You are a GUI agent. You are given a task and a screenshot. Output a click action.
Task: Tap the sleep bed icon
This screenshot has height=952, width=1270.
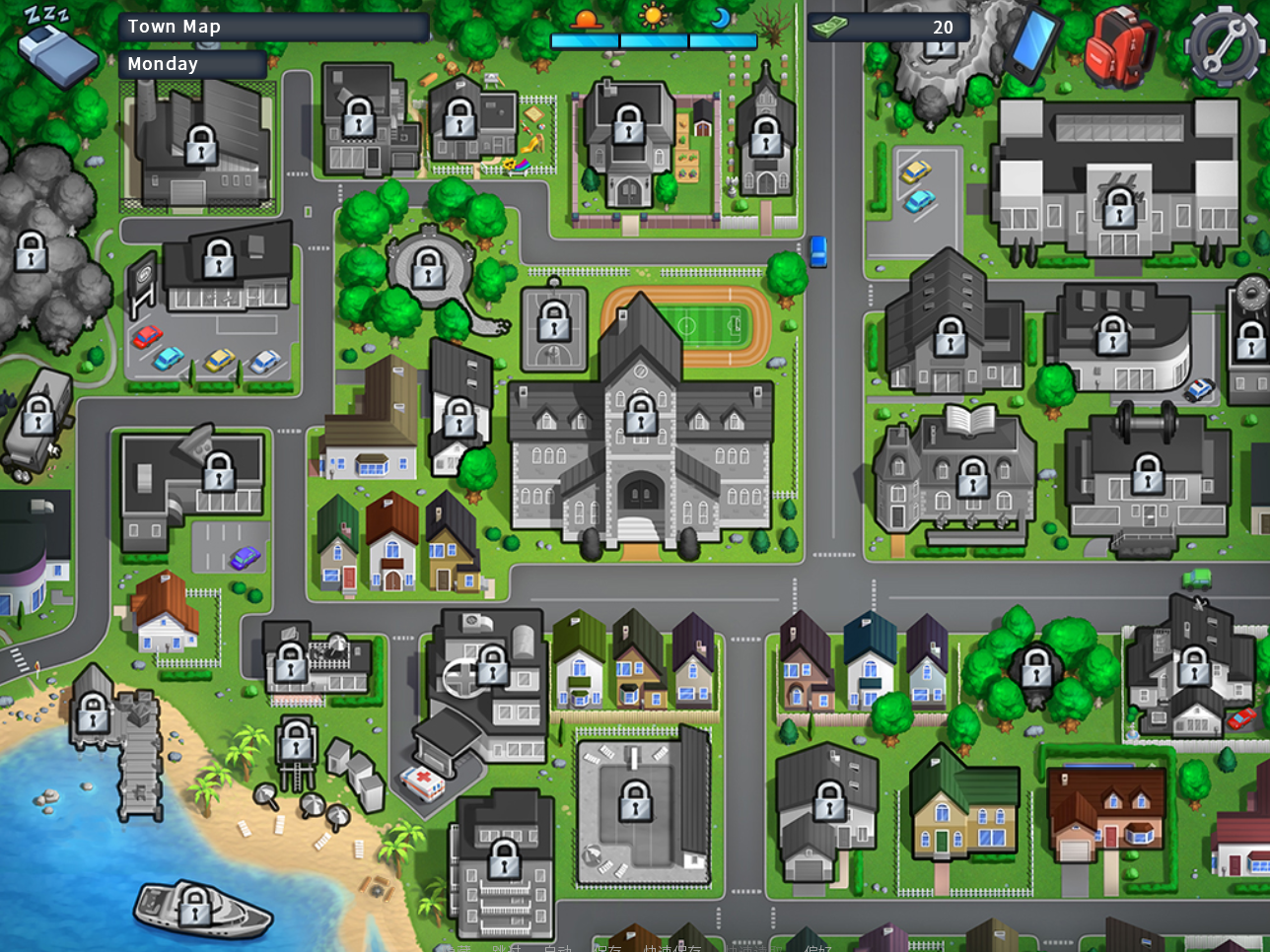coord(57,49)
